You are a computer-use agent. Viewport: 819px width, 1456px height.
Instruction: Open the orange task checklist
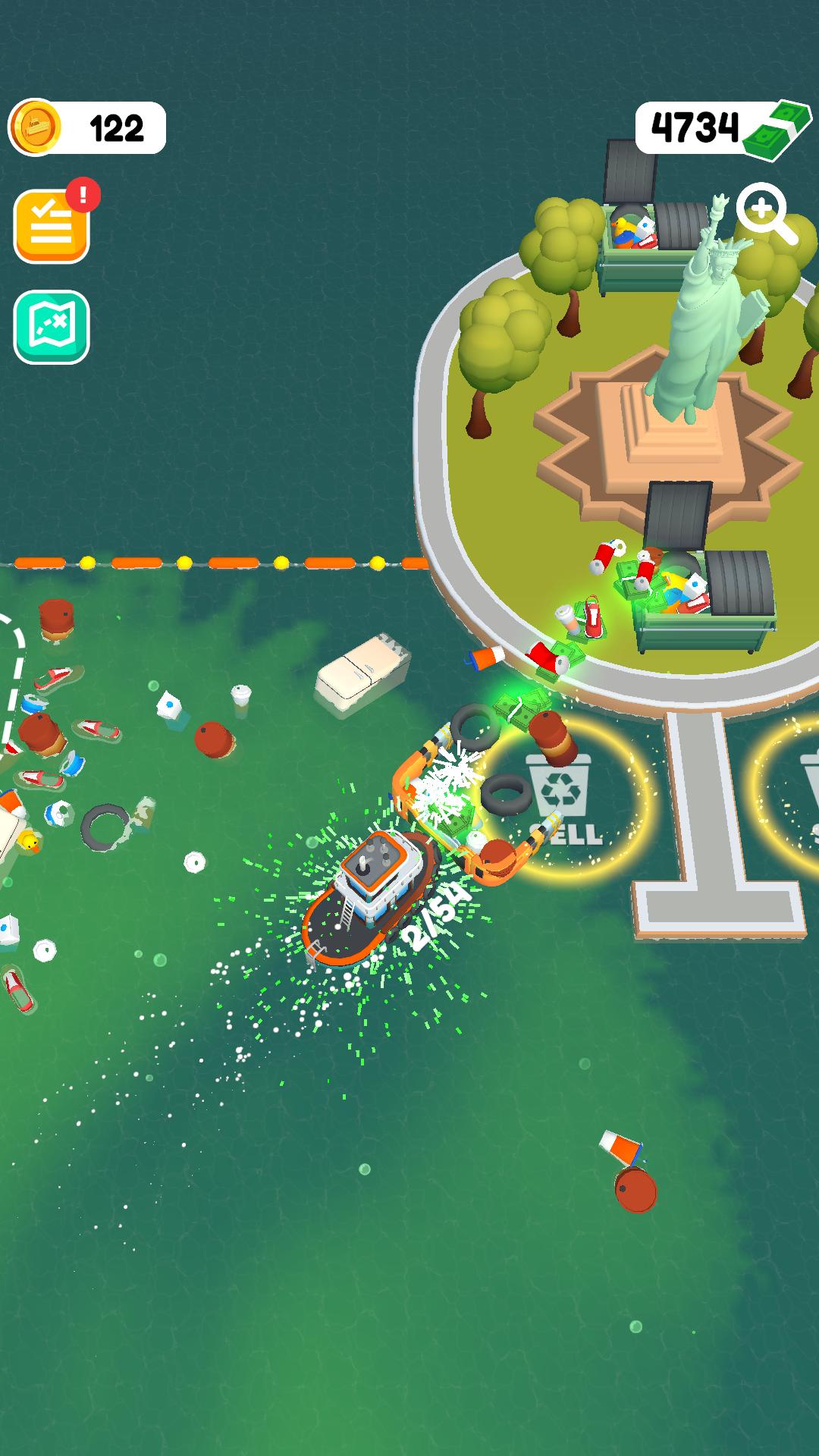[x=52, y=226]
